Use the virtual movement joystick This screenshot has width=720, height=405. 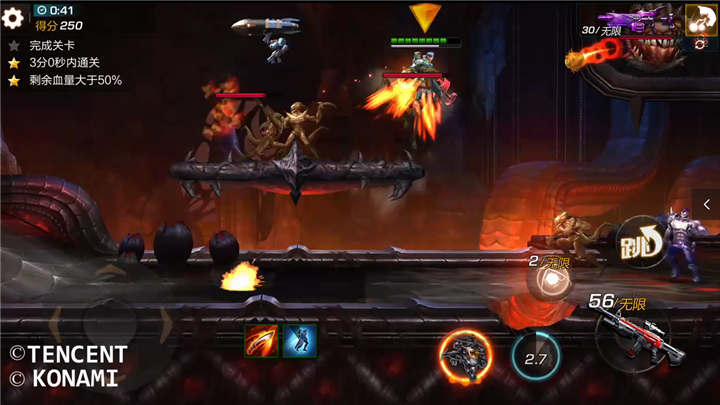pos(109,325)
